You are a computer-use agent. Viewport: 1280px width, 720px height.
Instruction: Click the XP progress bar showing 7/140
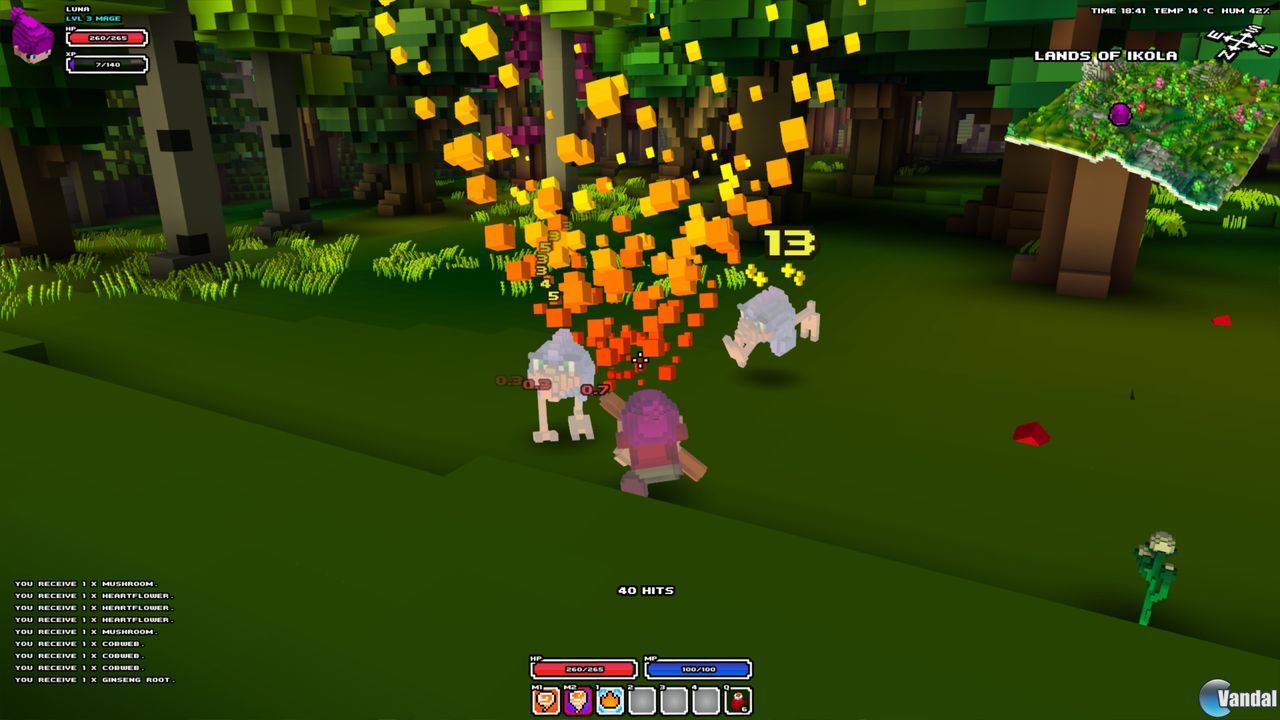[x=106, y=66]
